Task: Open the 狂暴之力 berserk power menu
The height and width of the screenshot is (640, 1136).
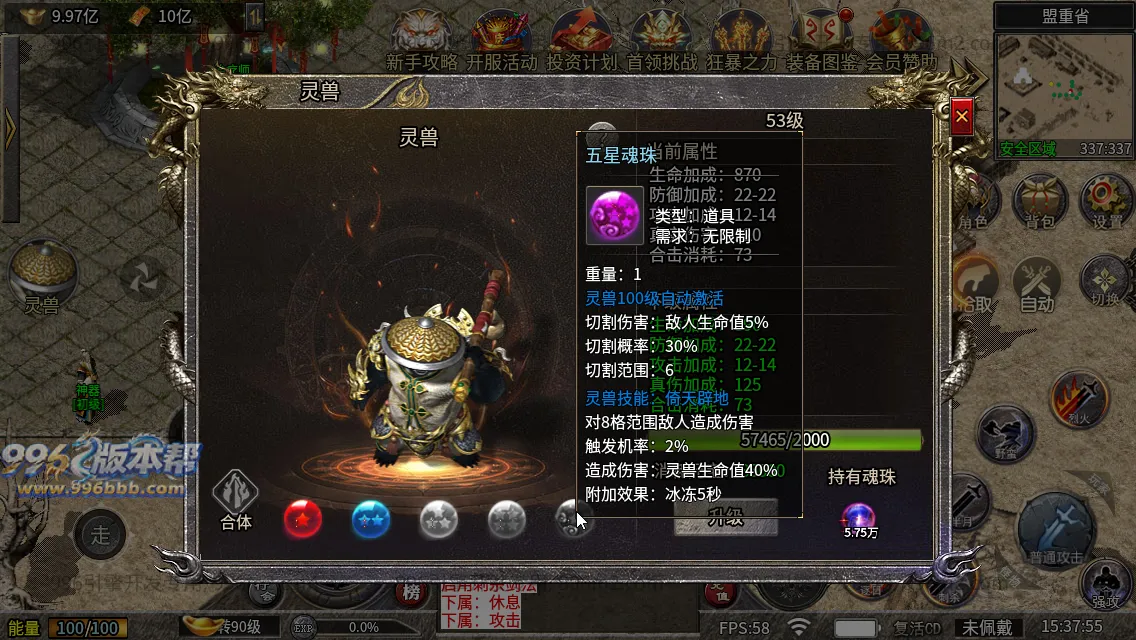Action: (x=741, y=40)
